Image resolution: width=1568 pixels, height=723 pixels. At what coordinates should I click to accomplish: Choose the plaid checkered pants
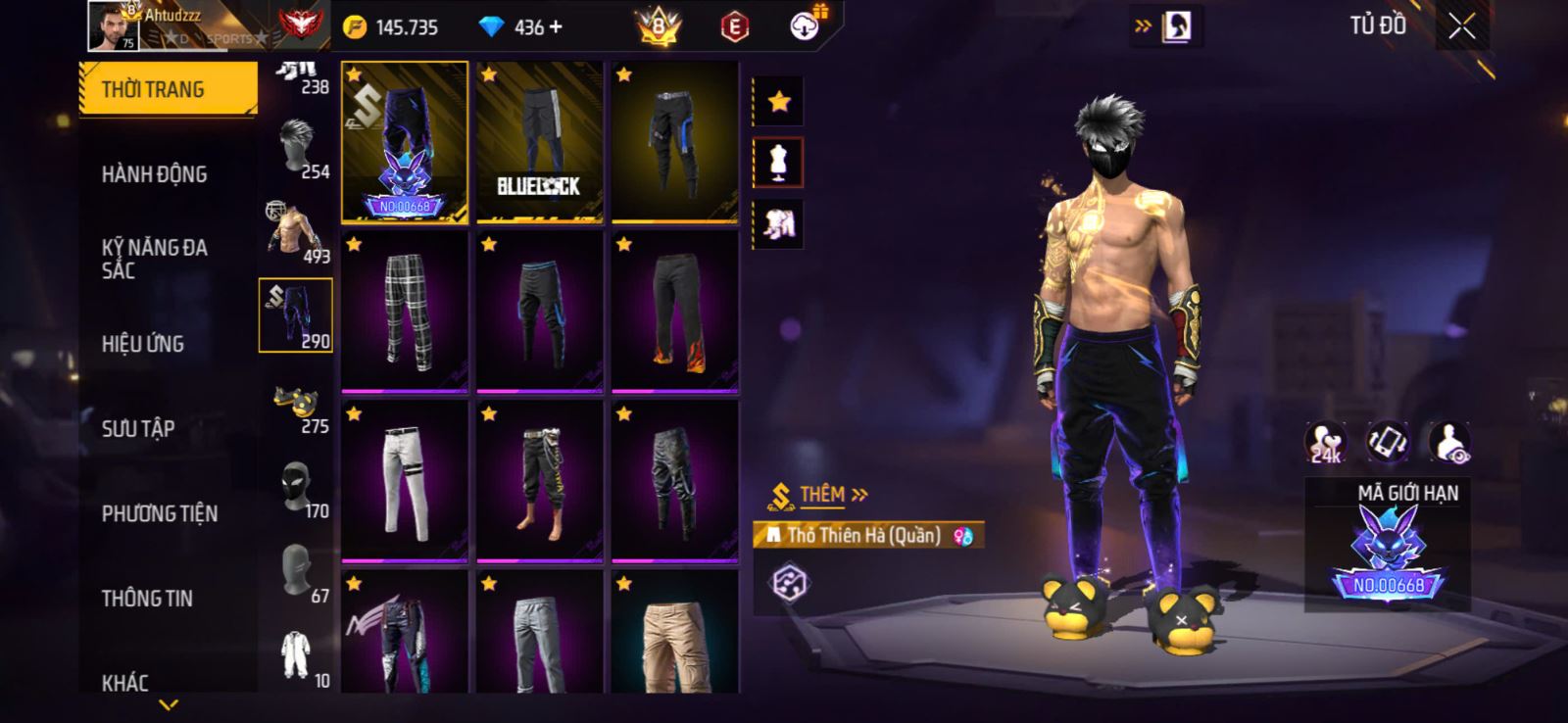405,312
